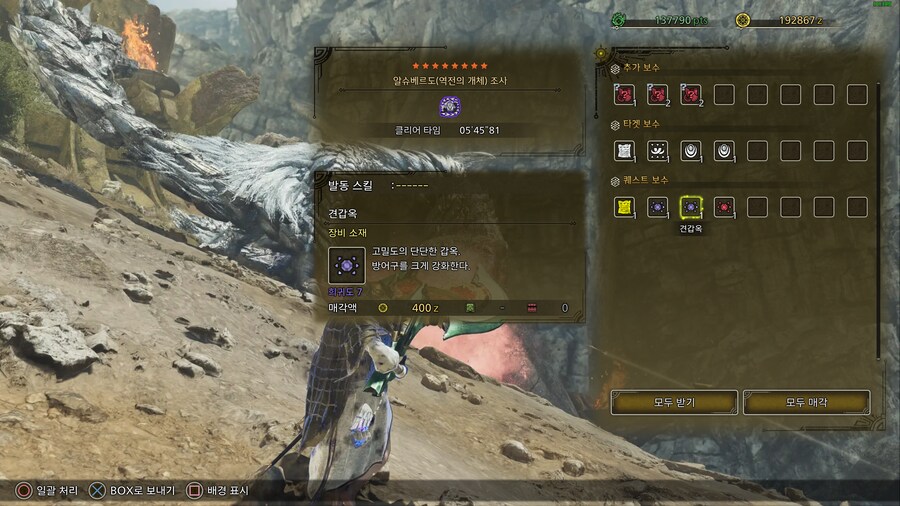Choose the red sphere reward slot
This screenshot has height=506, width=900.
(x=723, y=207)
